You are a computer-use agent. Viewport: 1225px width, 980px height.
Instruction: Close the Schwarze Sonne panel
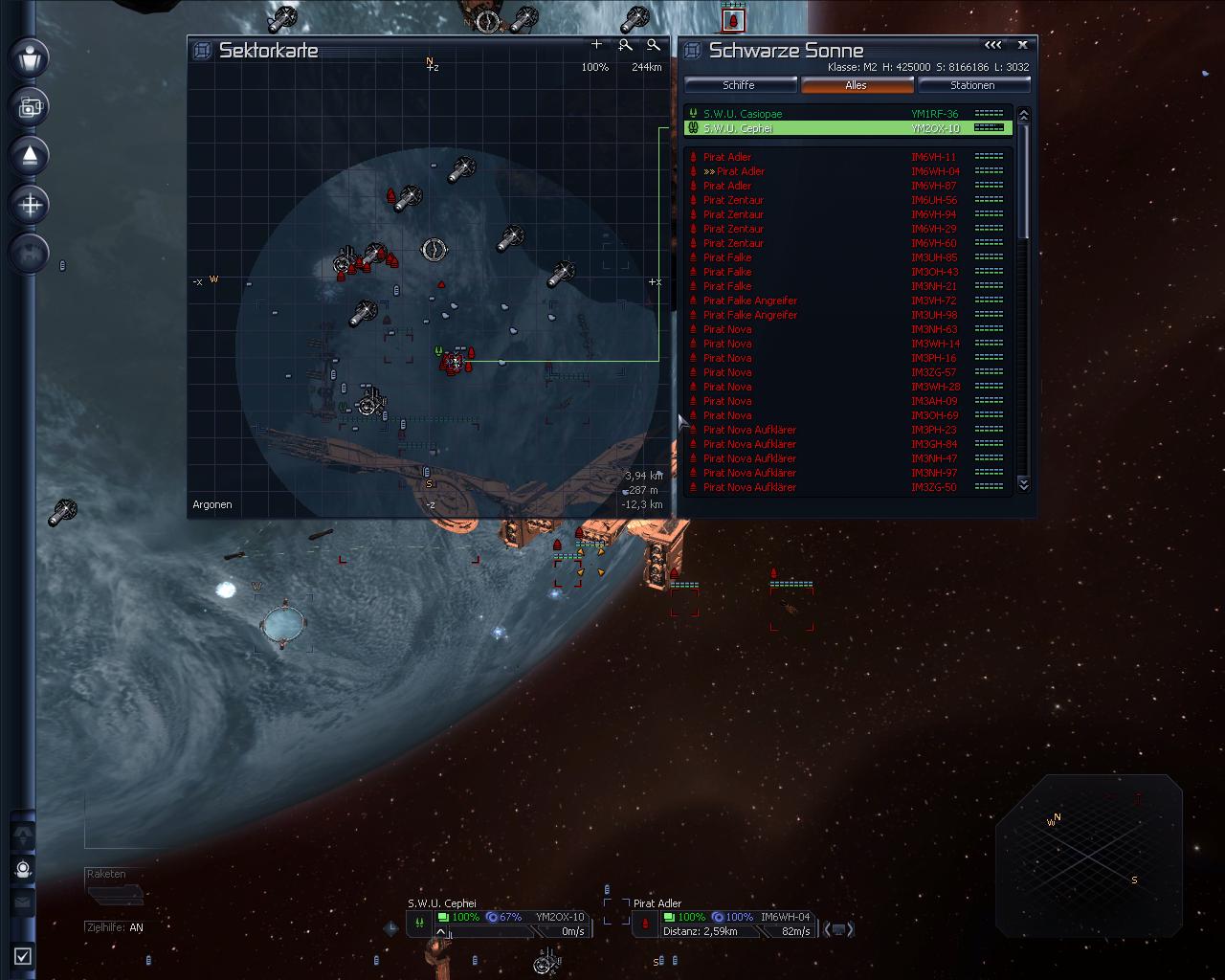[1022, 44]
